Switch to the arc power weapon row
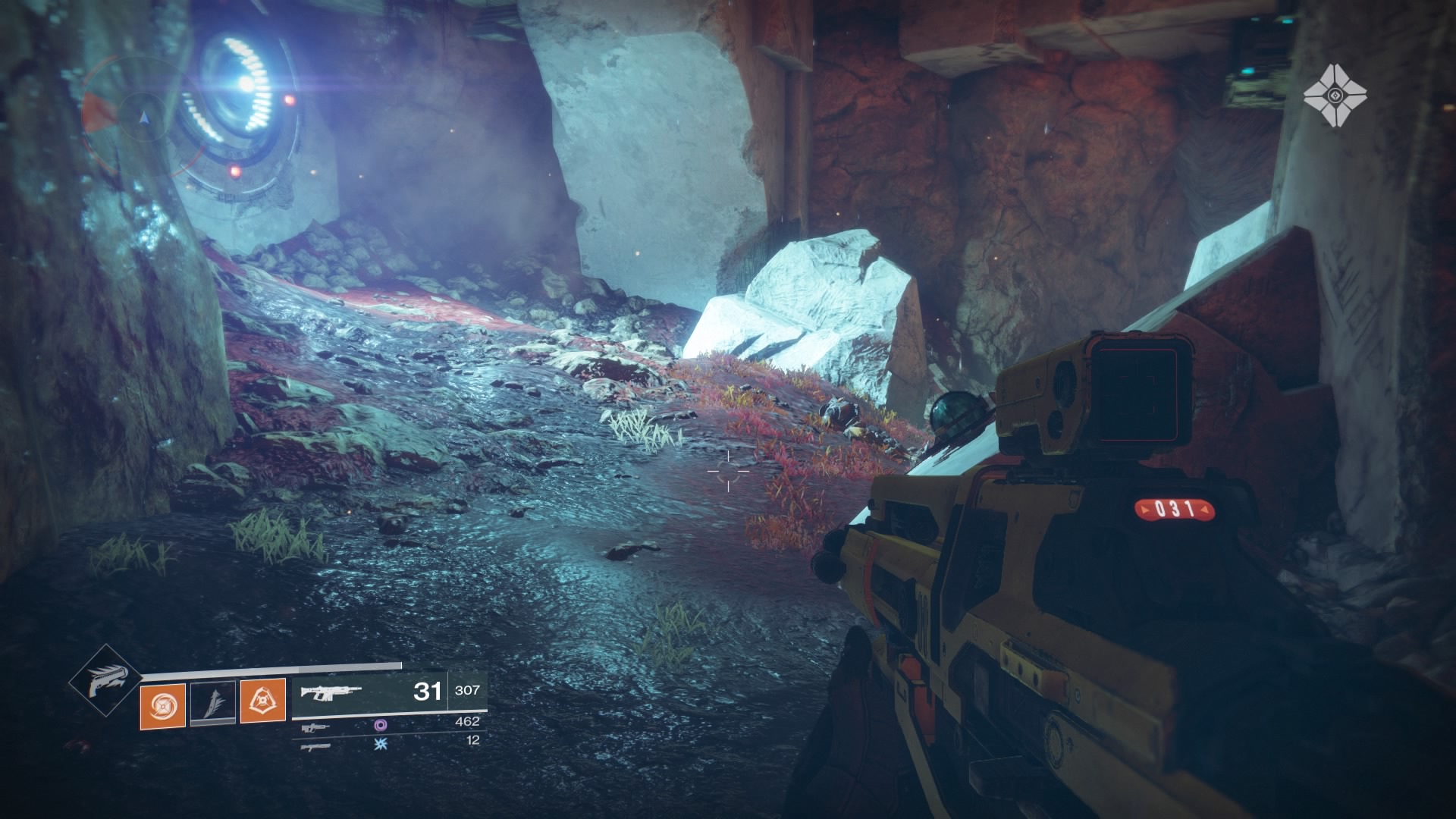Screen dimensions: 1456x819 379,744
